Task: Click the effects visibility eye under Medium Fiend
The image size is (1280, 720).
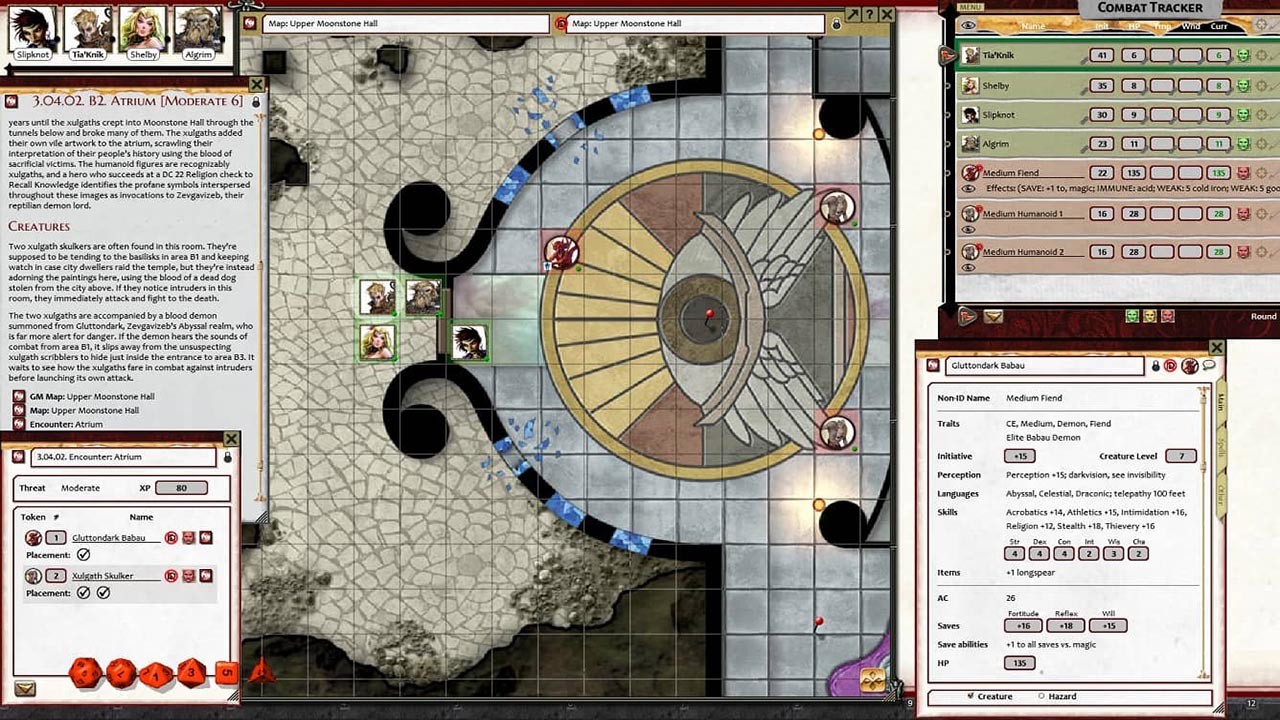Action: (967, 190)
